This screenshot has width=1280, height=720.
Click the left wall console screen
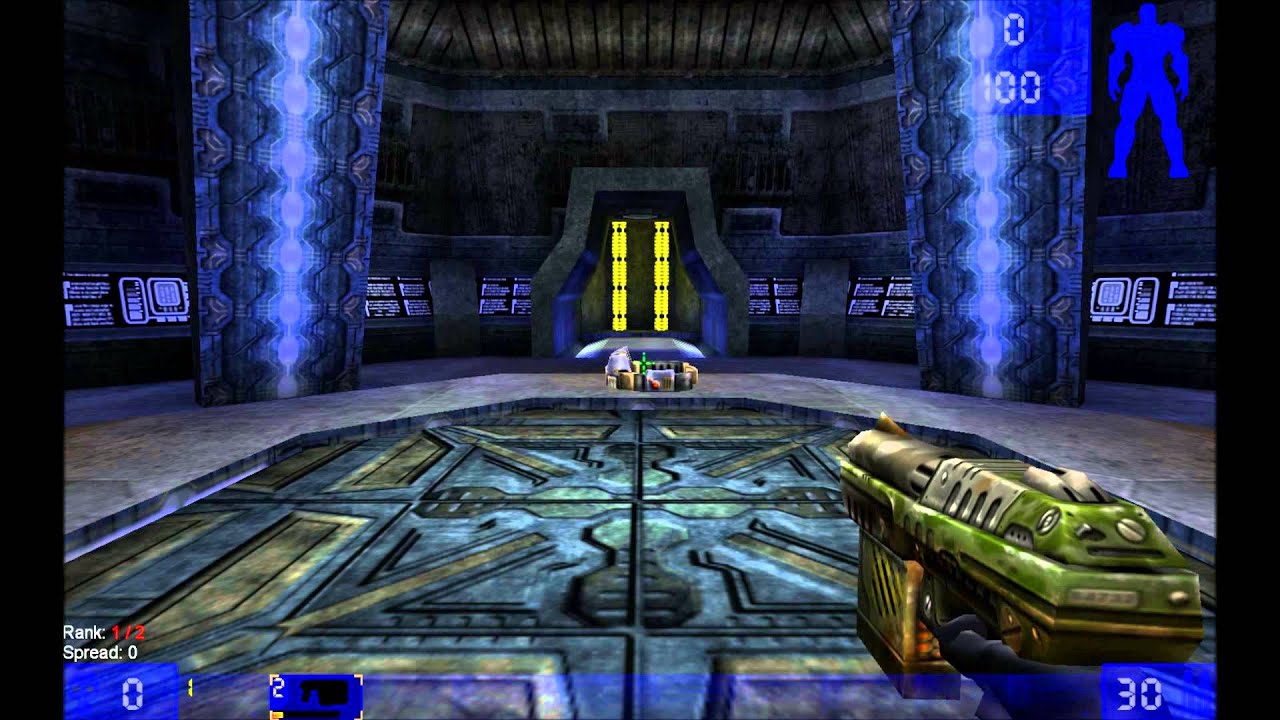pyautogui.click(x=130, y=300)
